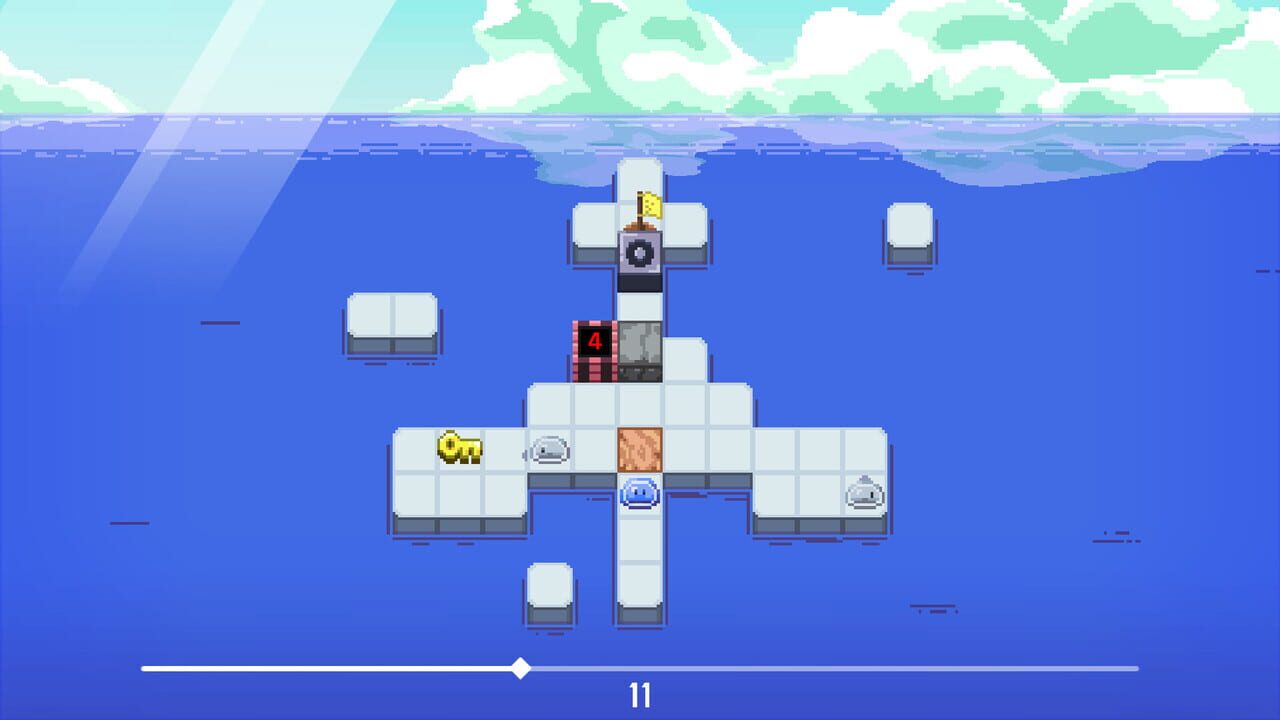Click the yellow goal flag
Image resolution: width=1280 pixels, height=720 pixels.
(650, 205)
